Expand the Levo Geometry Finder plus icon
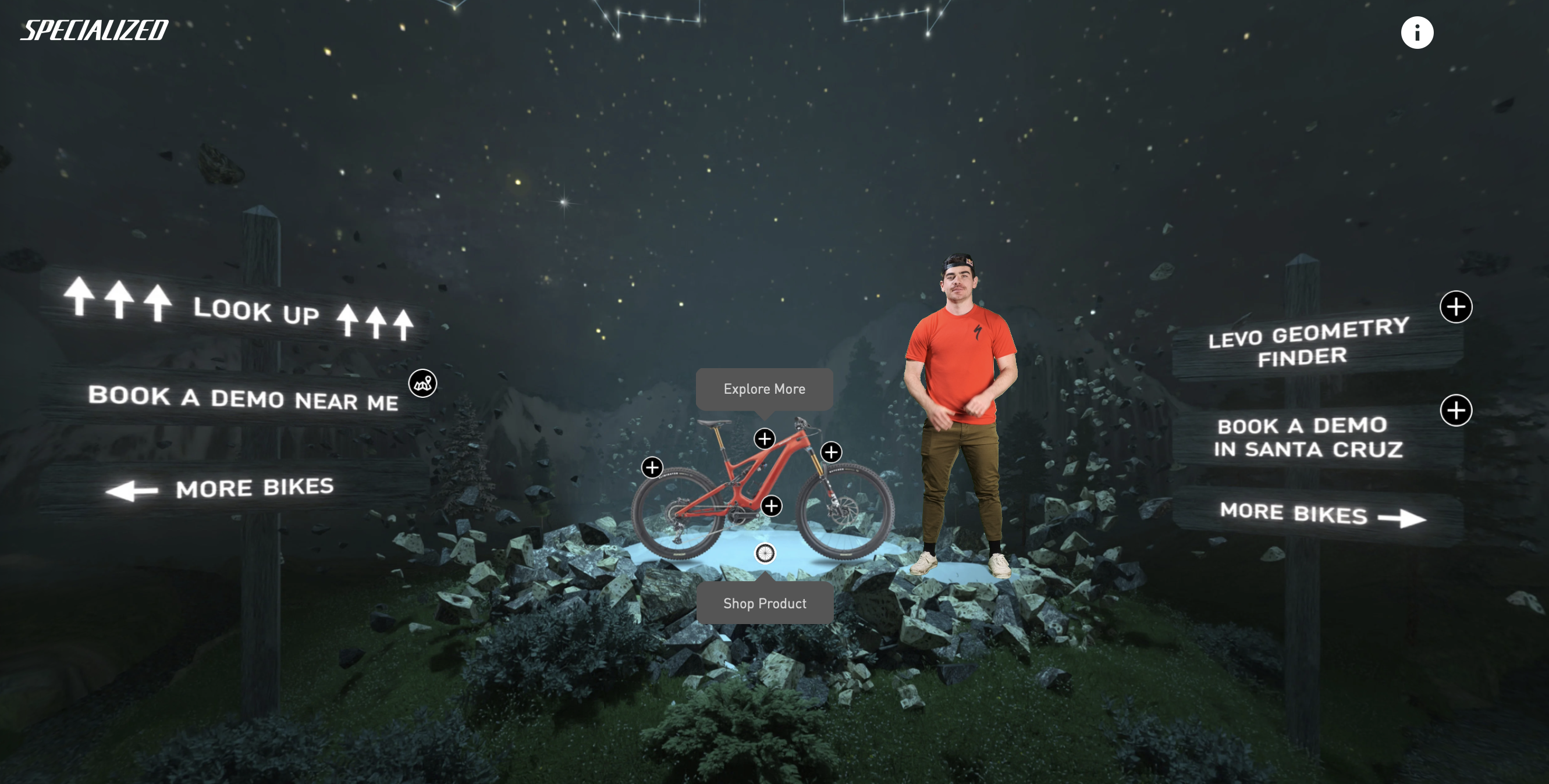1549x784 pixels. coord(1455,307)
